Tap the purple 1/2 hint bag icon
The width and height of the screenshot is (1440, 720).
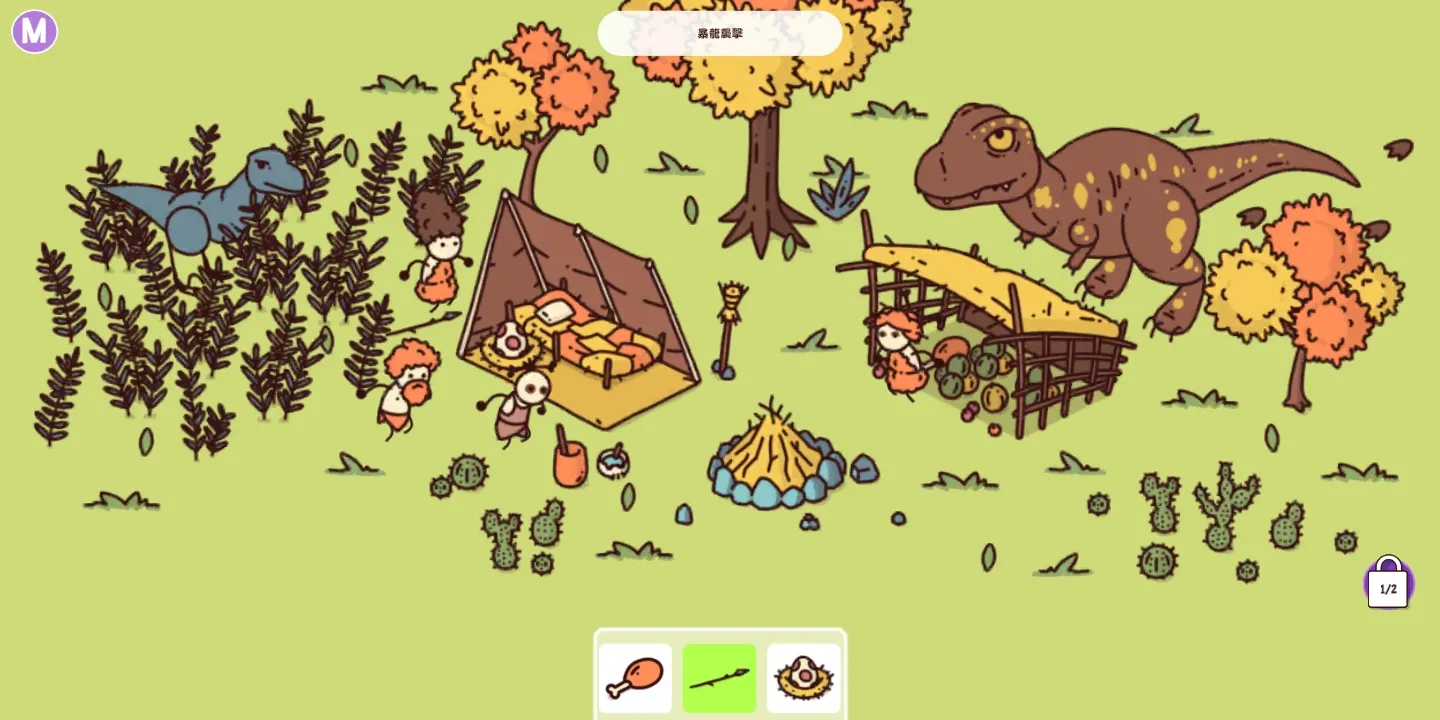click(x=1388, y=584)
